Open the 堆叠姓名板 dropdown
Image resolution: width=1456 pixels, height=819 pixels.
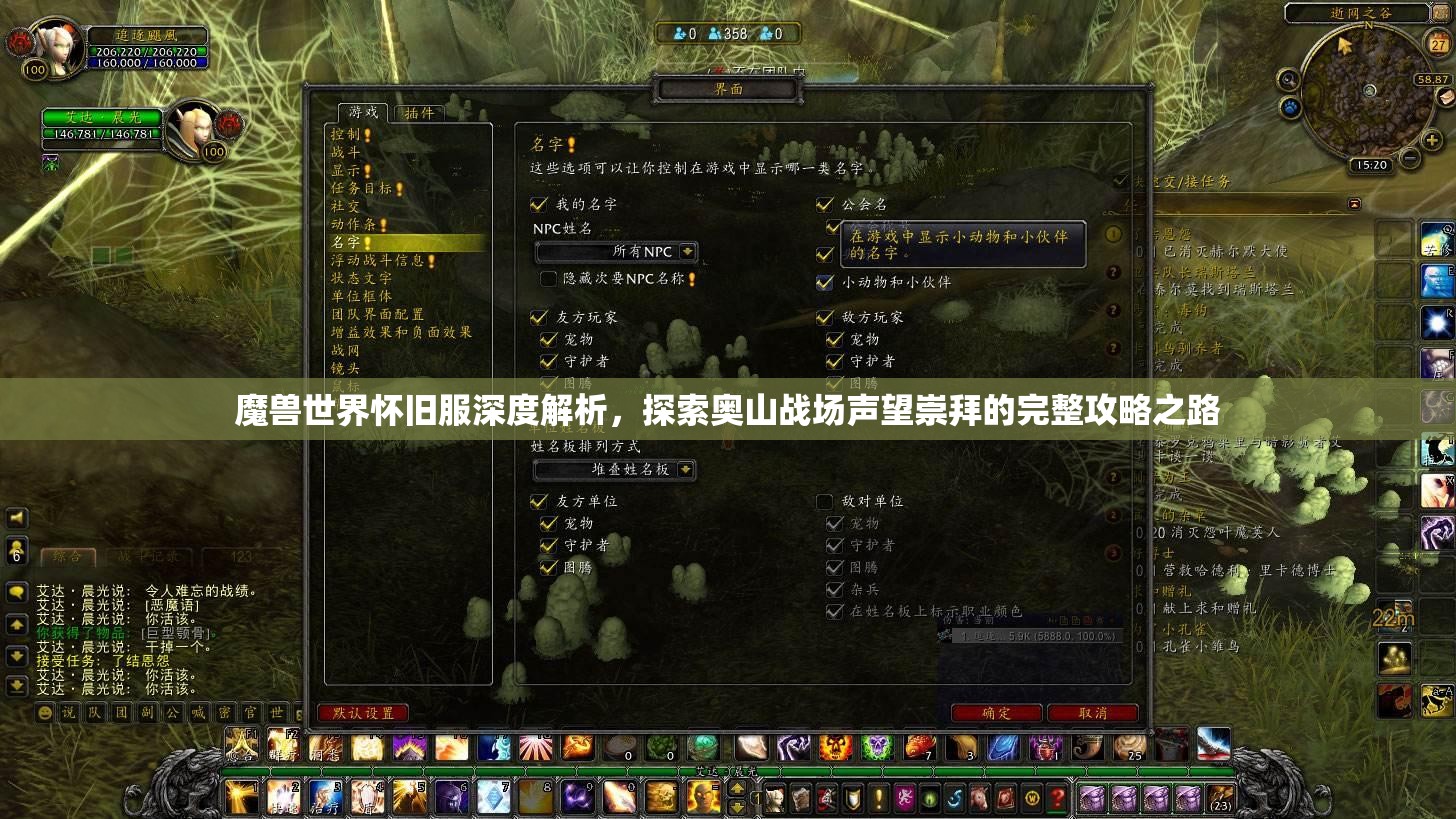pos(612,470)
